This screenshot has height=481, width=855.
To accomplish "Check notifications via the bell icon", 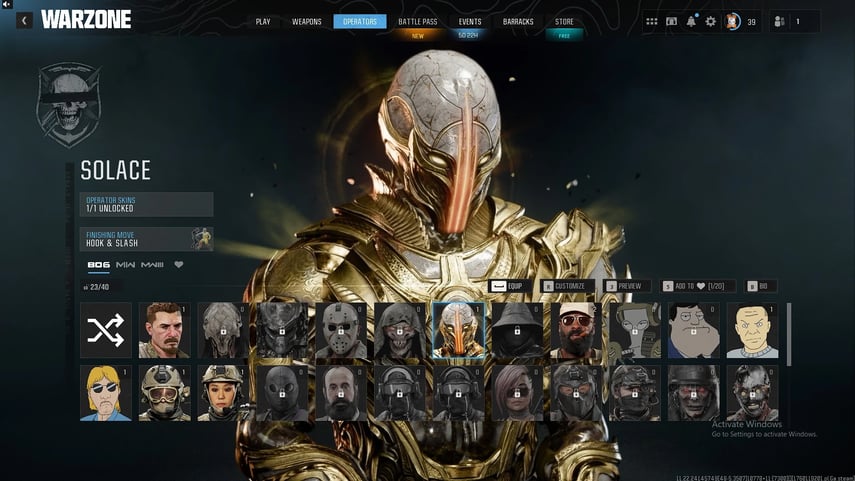I will (691, 21).
